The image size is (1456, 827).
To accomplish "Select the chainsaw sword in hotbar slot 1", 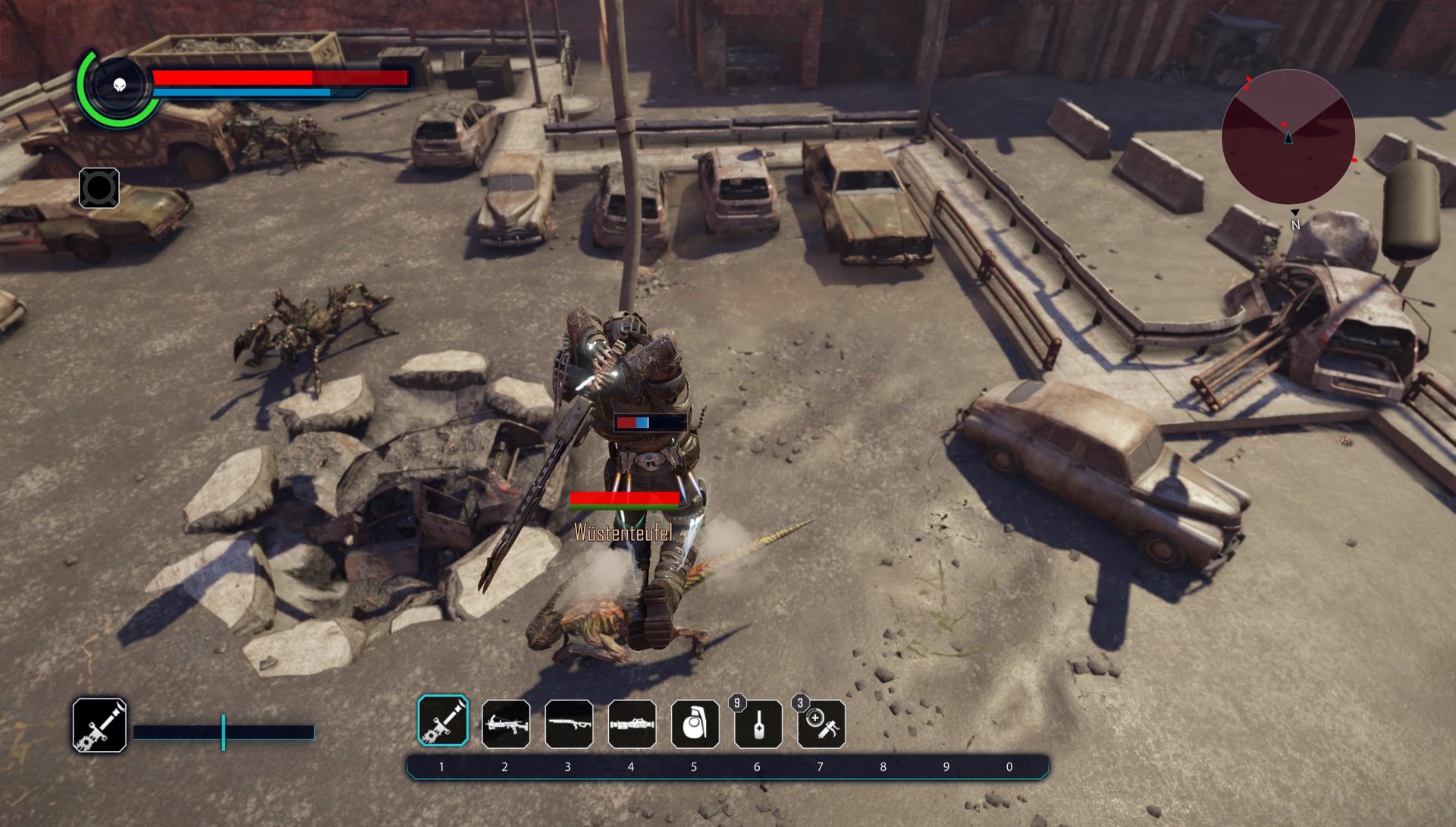I will (443, 722).
